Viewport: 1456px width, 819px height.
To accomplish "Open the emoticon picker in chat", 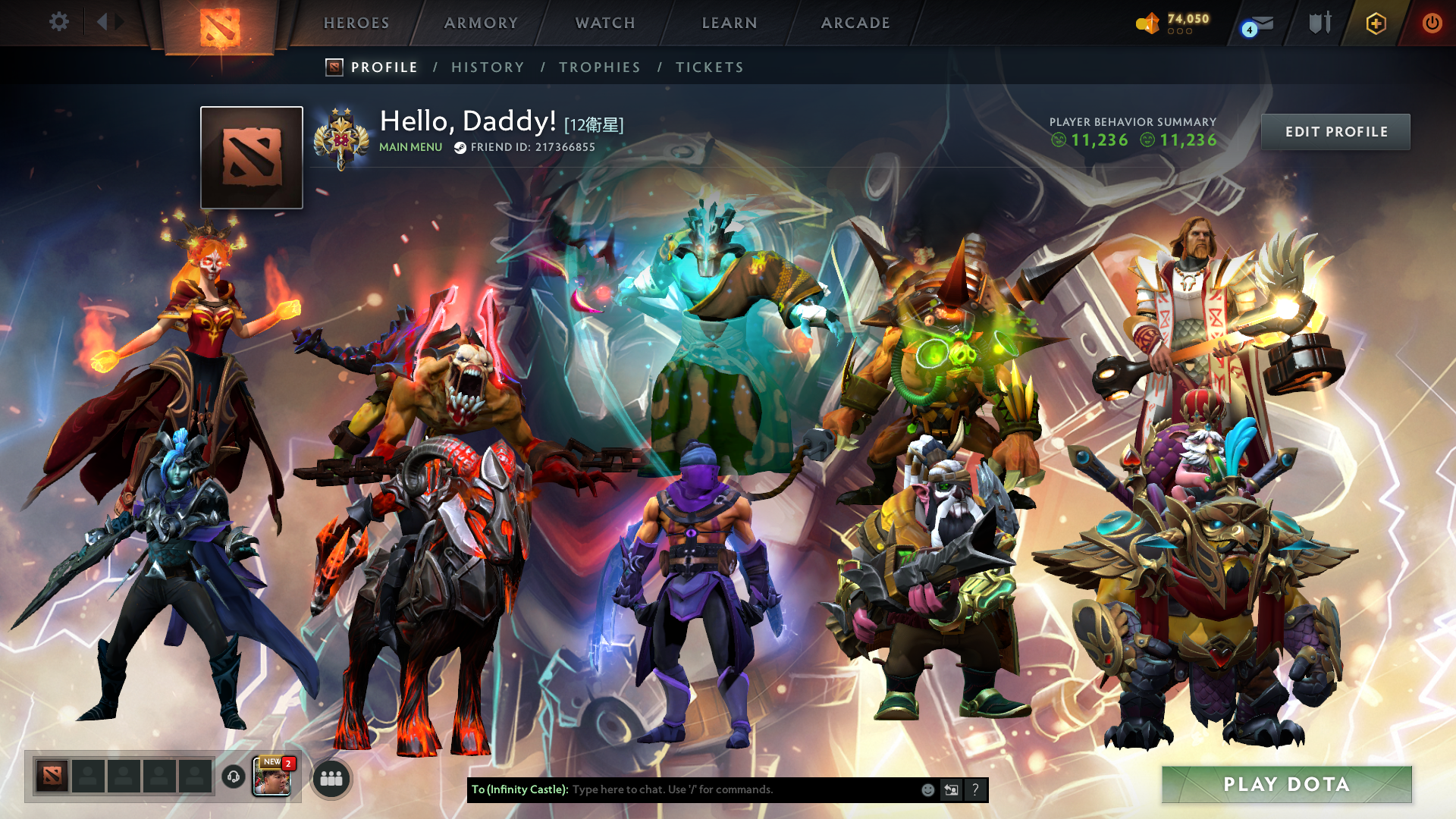I will coord(927,789).
